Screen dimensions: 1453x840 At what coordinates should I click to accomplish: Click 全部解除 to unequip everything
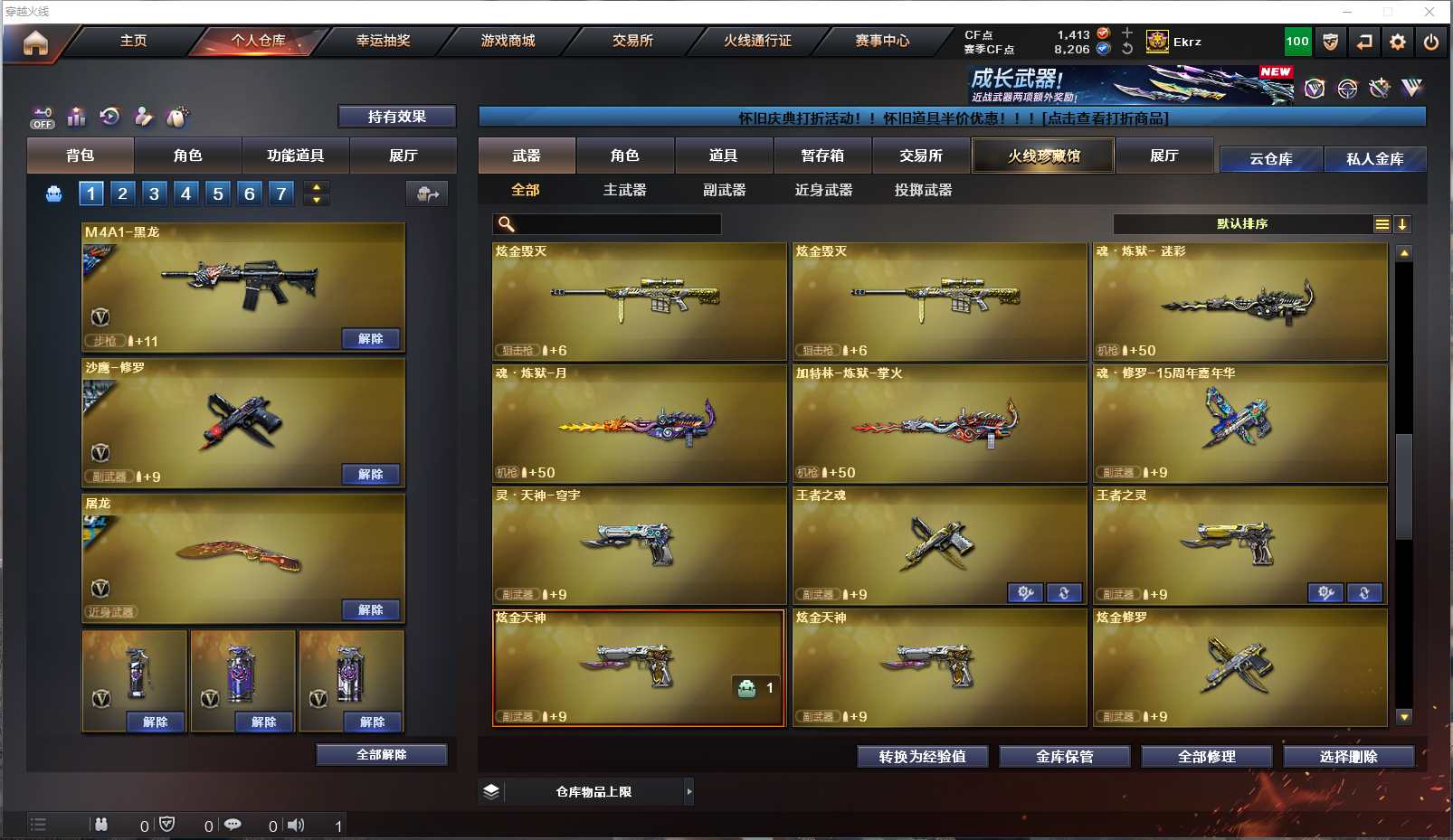(x=381, y=754)
